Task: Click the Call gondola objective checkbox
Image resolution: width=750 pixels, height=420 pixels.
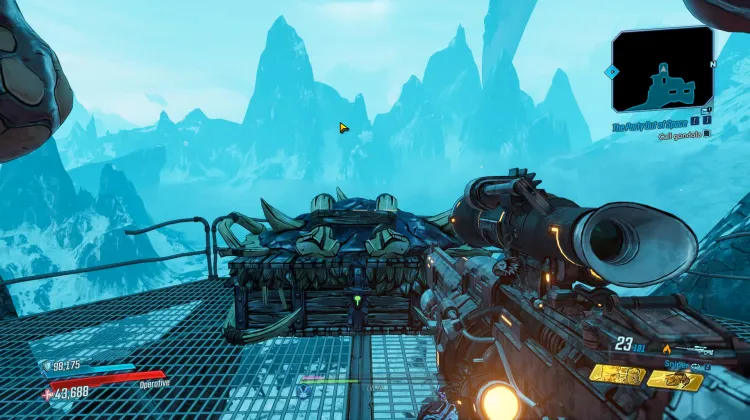Action: [707, 134]
